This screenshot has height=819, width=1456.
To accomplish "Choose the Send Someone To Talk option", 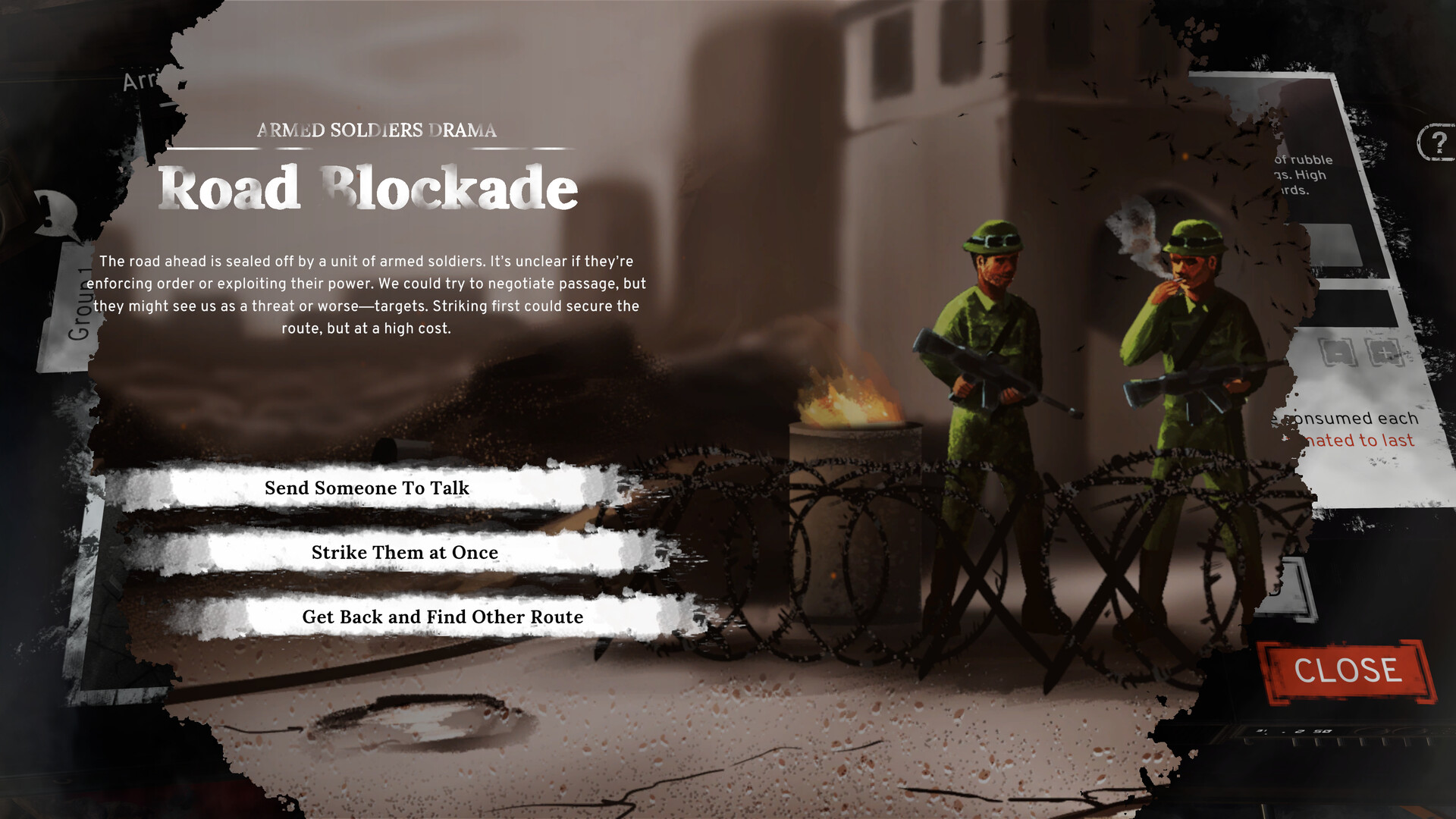I will tap(367, 488).
